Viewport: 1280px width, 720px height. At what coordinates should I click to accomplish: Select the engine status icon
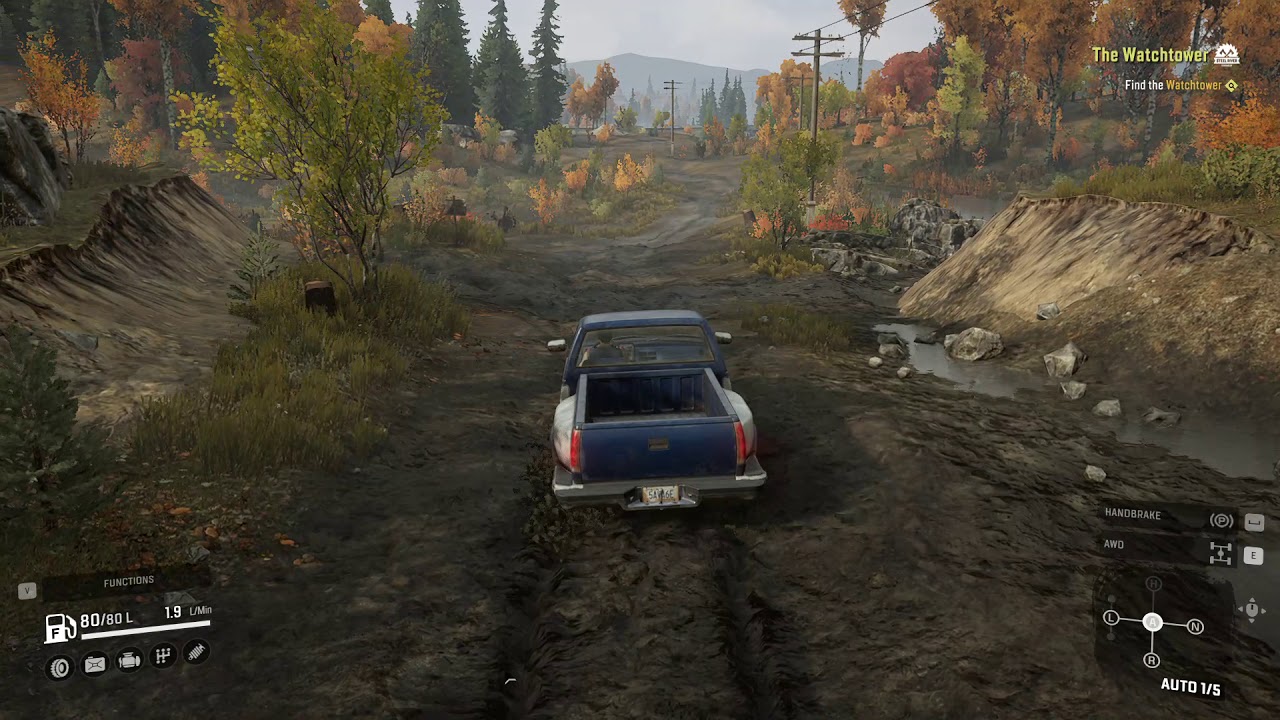pyautogui.click(x=129, y=660)
